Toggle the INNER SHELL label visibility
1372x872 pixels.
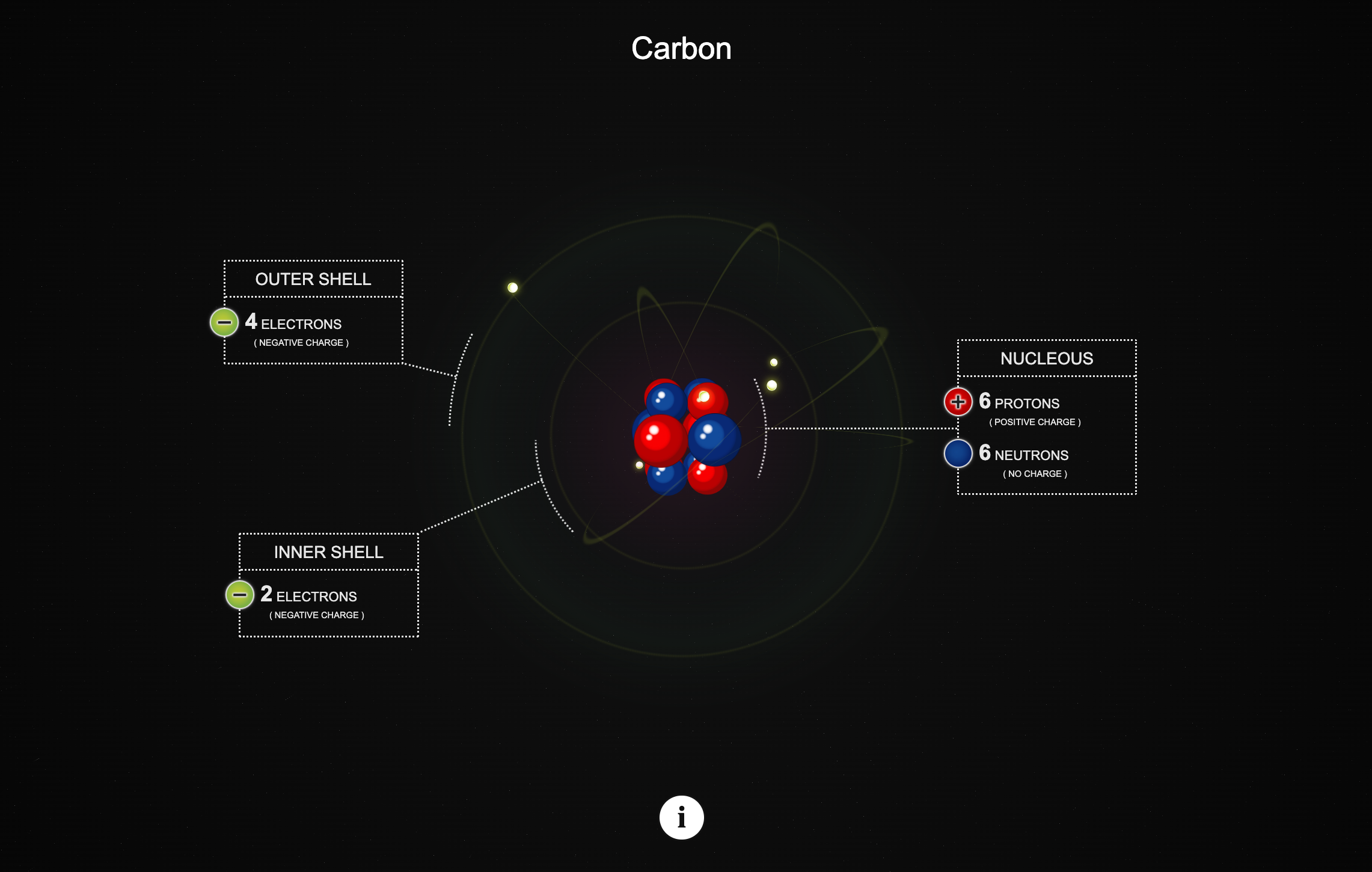[x=329, y=551]
